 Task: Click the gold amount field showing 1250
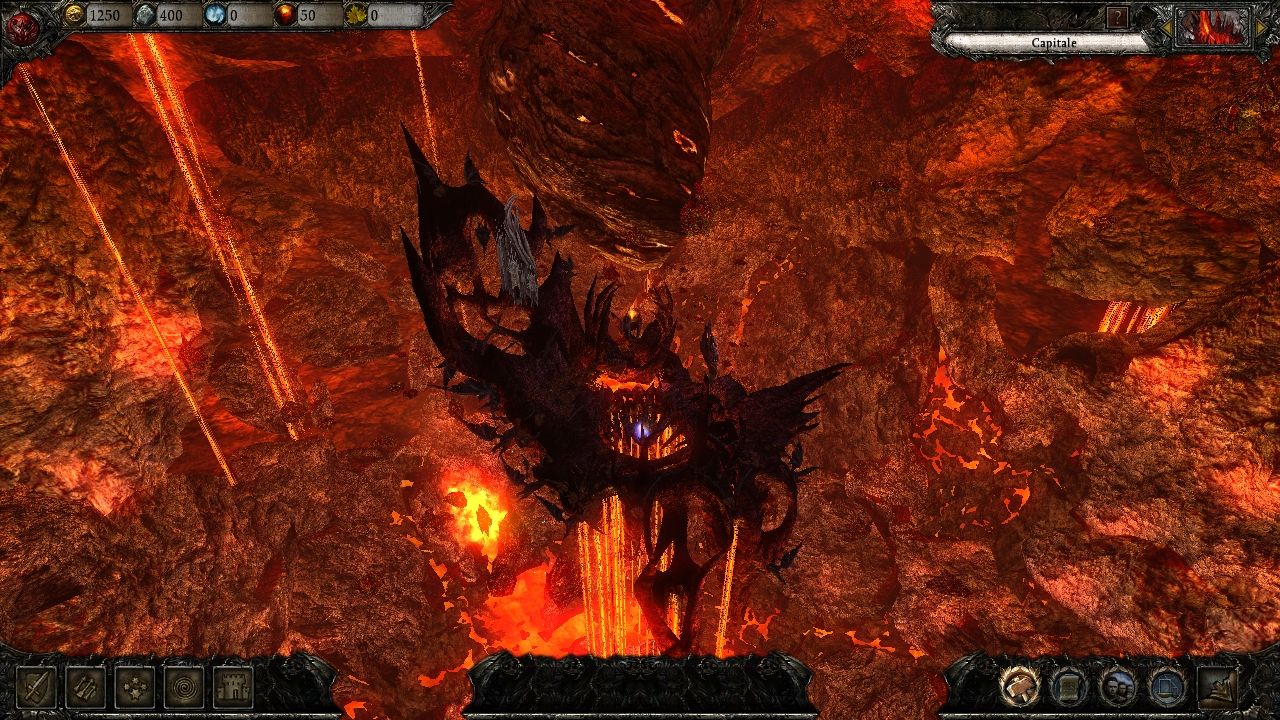pos(105,15)
